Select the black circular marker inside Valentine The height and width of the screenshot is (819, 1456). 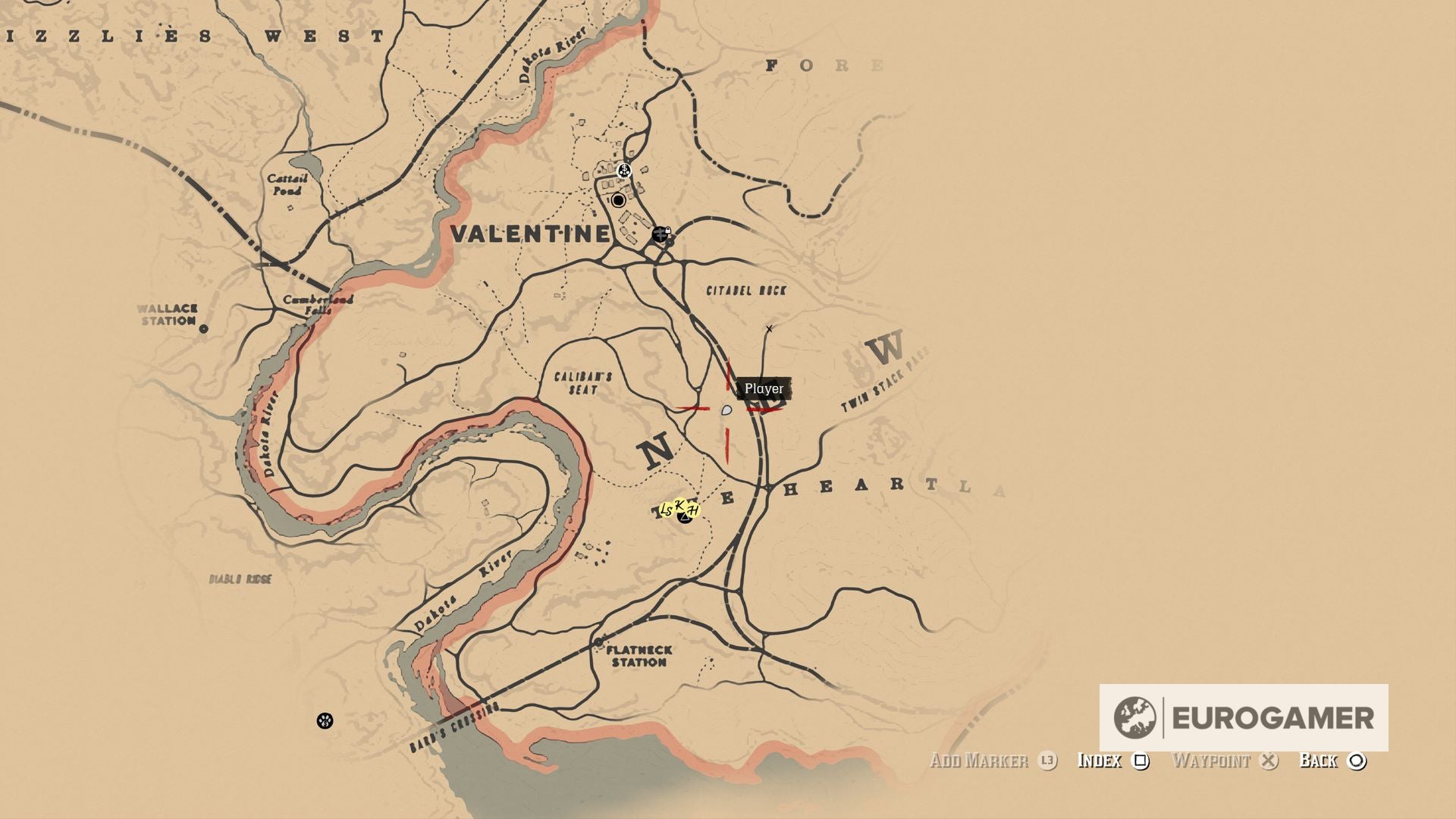619,199
